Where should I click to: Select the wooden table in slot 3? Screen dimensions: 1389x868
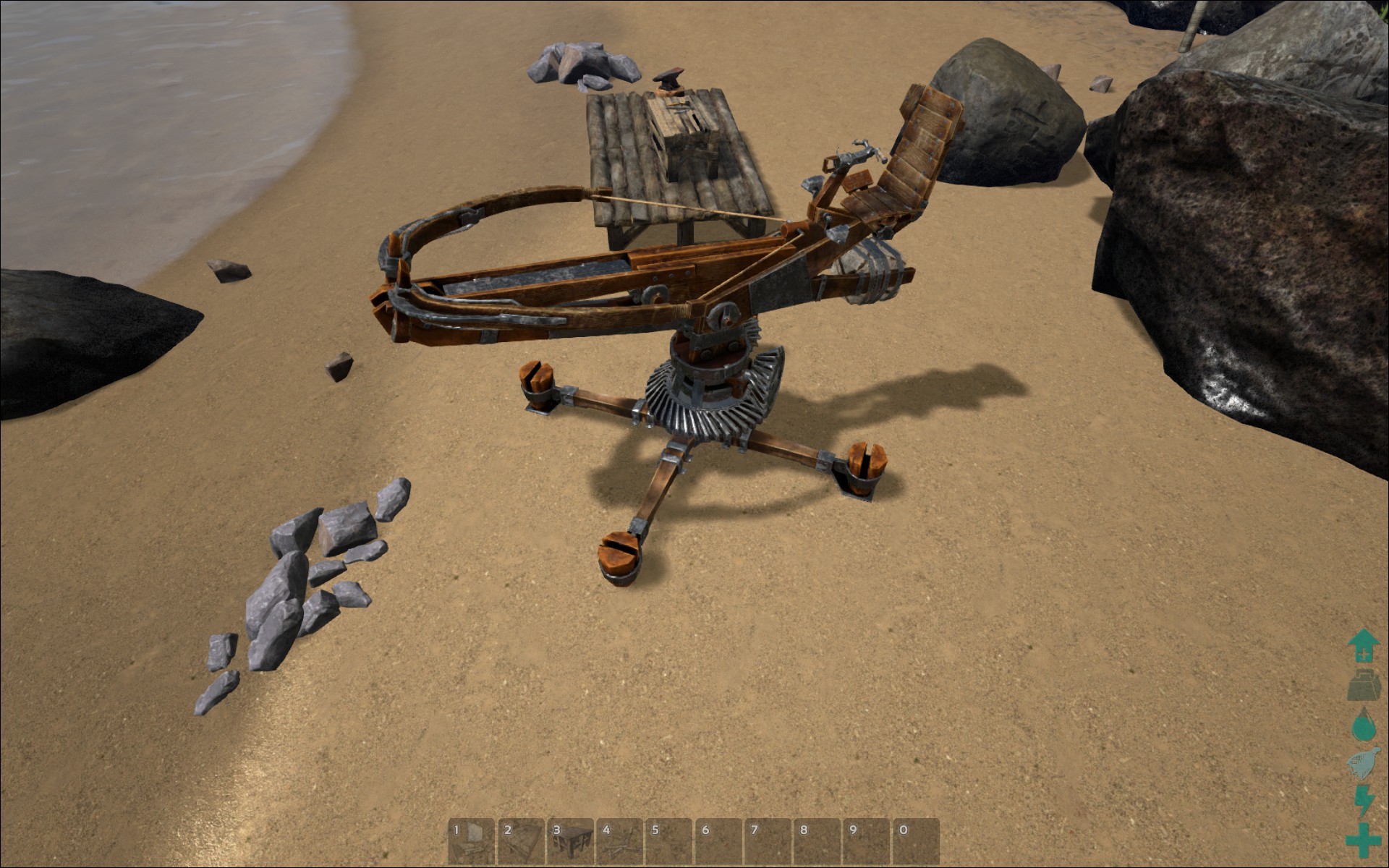(570, 841)
